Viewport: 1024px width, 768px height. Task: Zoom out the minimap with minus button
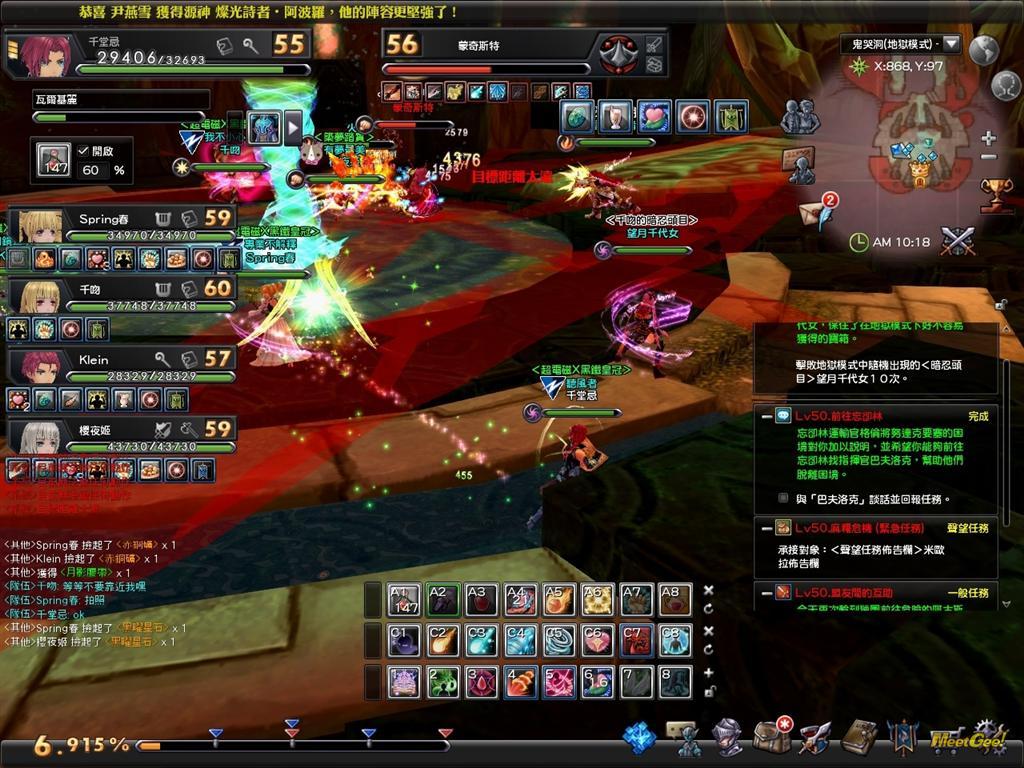pyautogui.click(x=989, y=157)
